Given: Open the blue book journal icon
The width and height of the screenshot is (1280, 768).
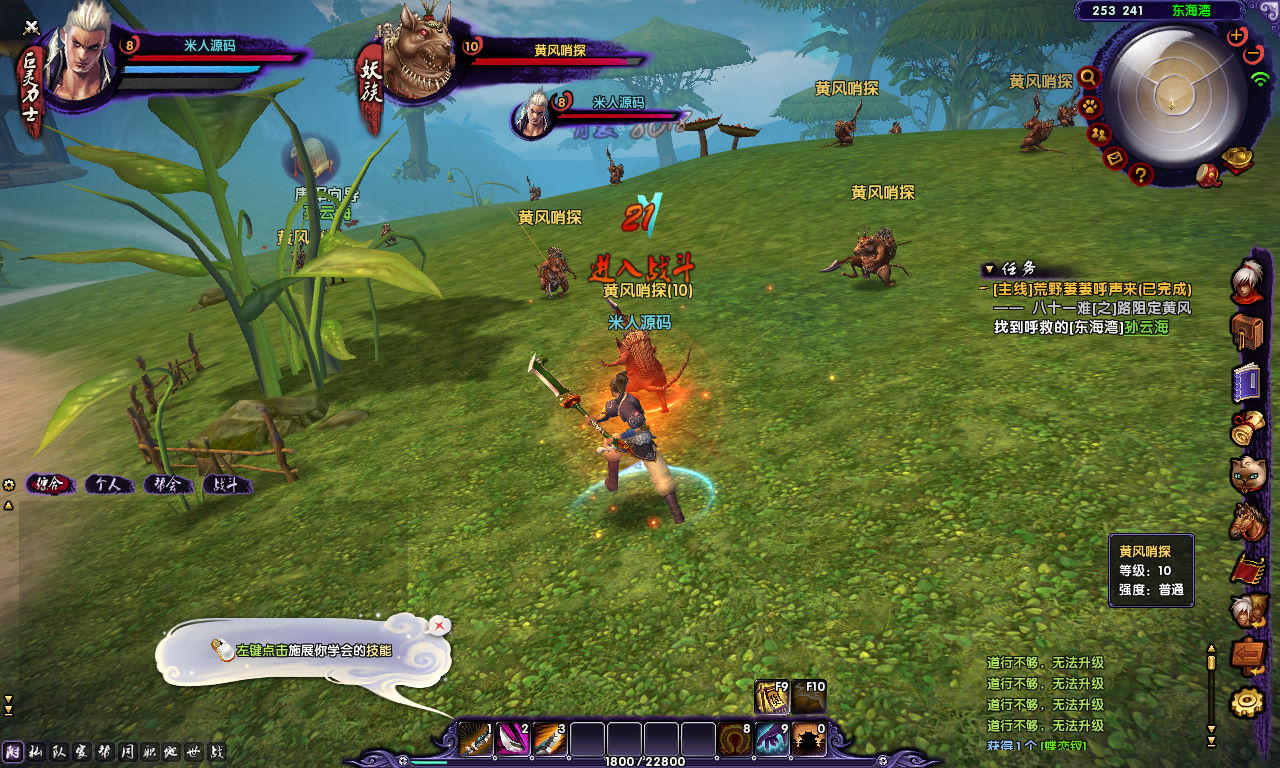Looking at the screenshot, I should (x=1247, y=382).
